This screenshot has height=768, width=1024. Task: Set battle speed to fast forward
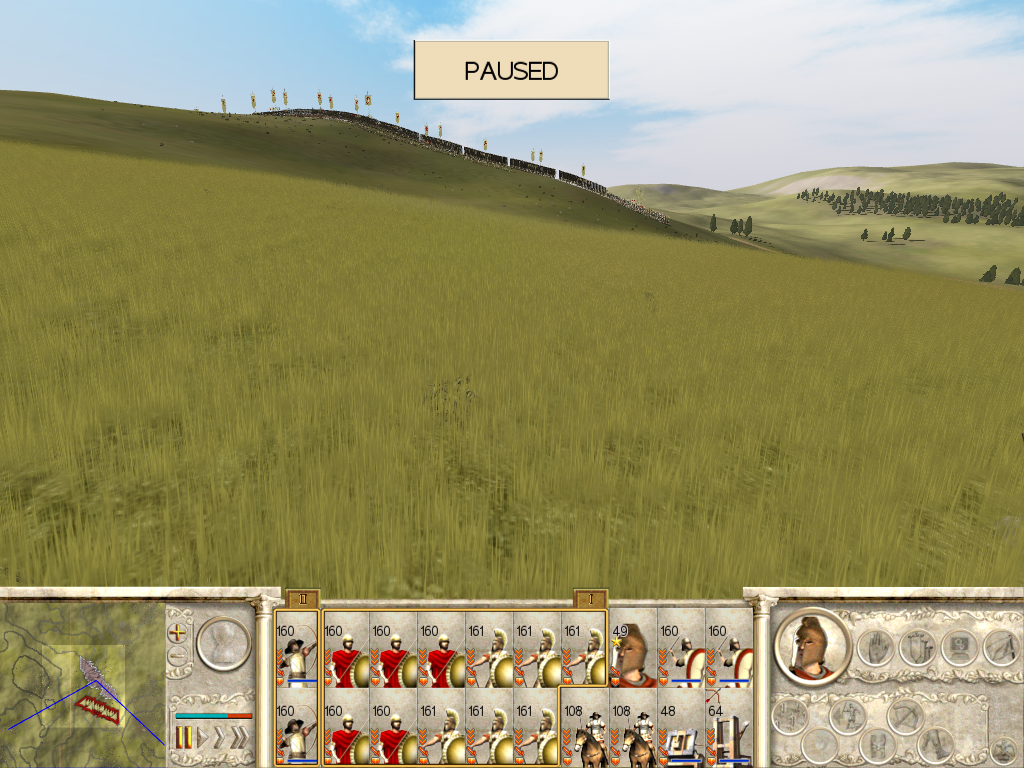click(x=221, y=739)
